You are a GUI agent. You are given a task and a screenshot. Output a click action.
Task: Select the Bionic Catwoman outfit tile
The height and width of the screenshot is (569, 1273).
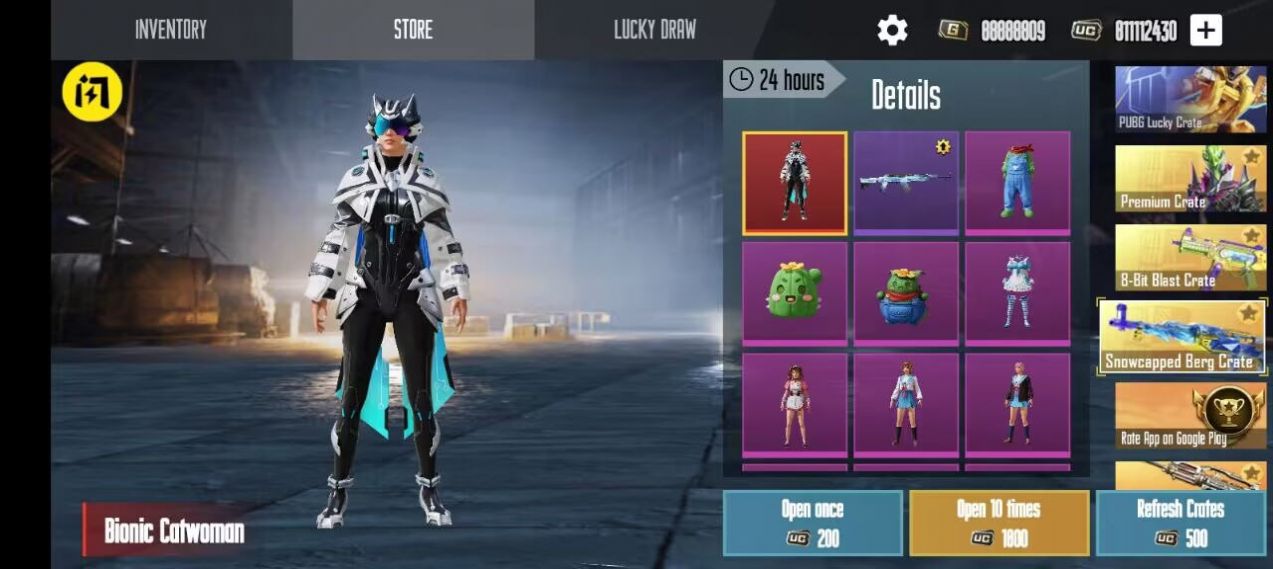click(795, 183)
